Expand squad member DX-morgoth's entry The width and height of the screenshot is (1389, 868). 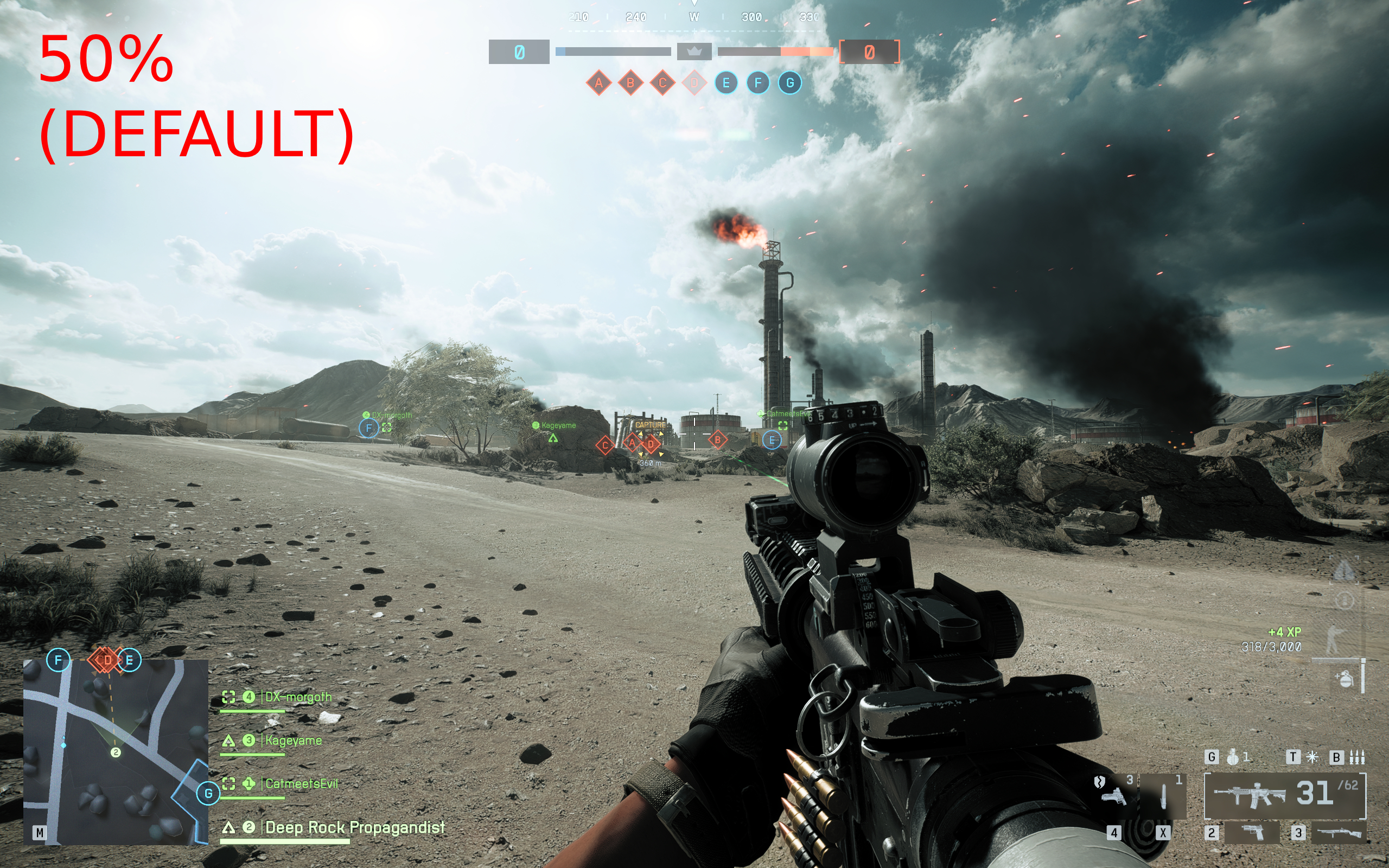tap(298, 696)
